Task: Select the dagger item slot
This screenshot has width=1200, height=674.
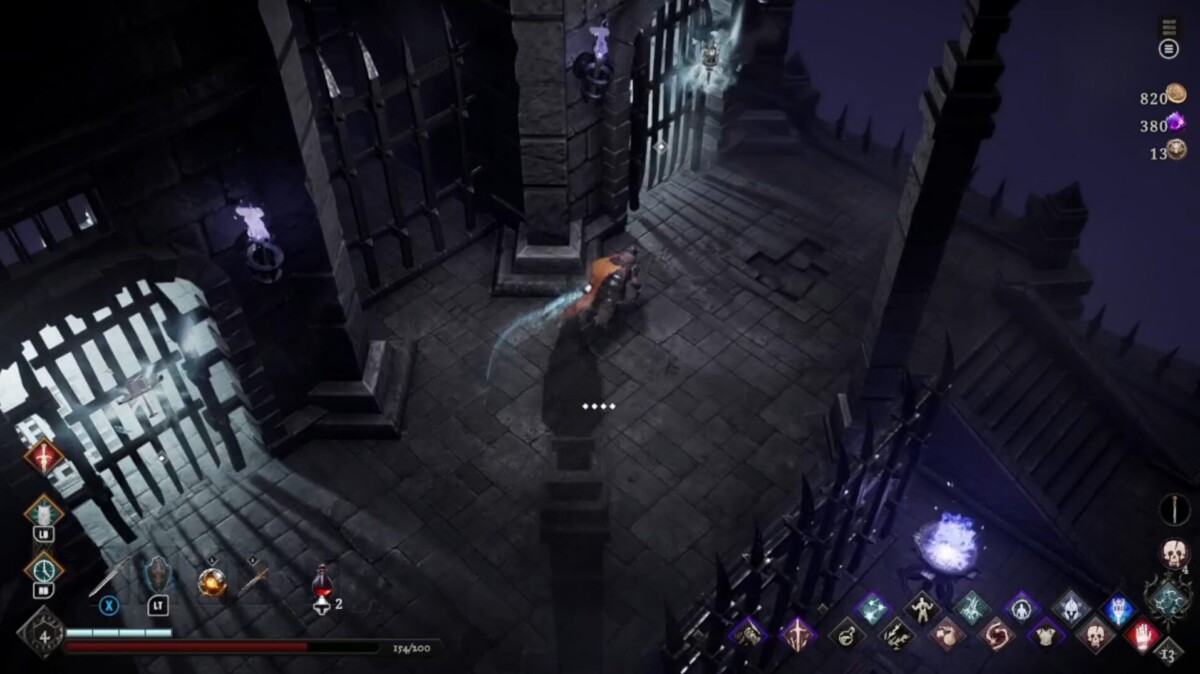Action: 255,578
